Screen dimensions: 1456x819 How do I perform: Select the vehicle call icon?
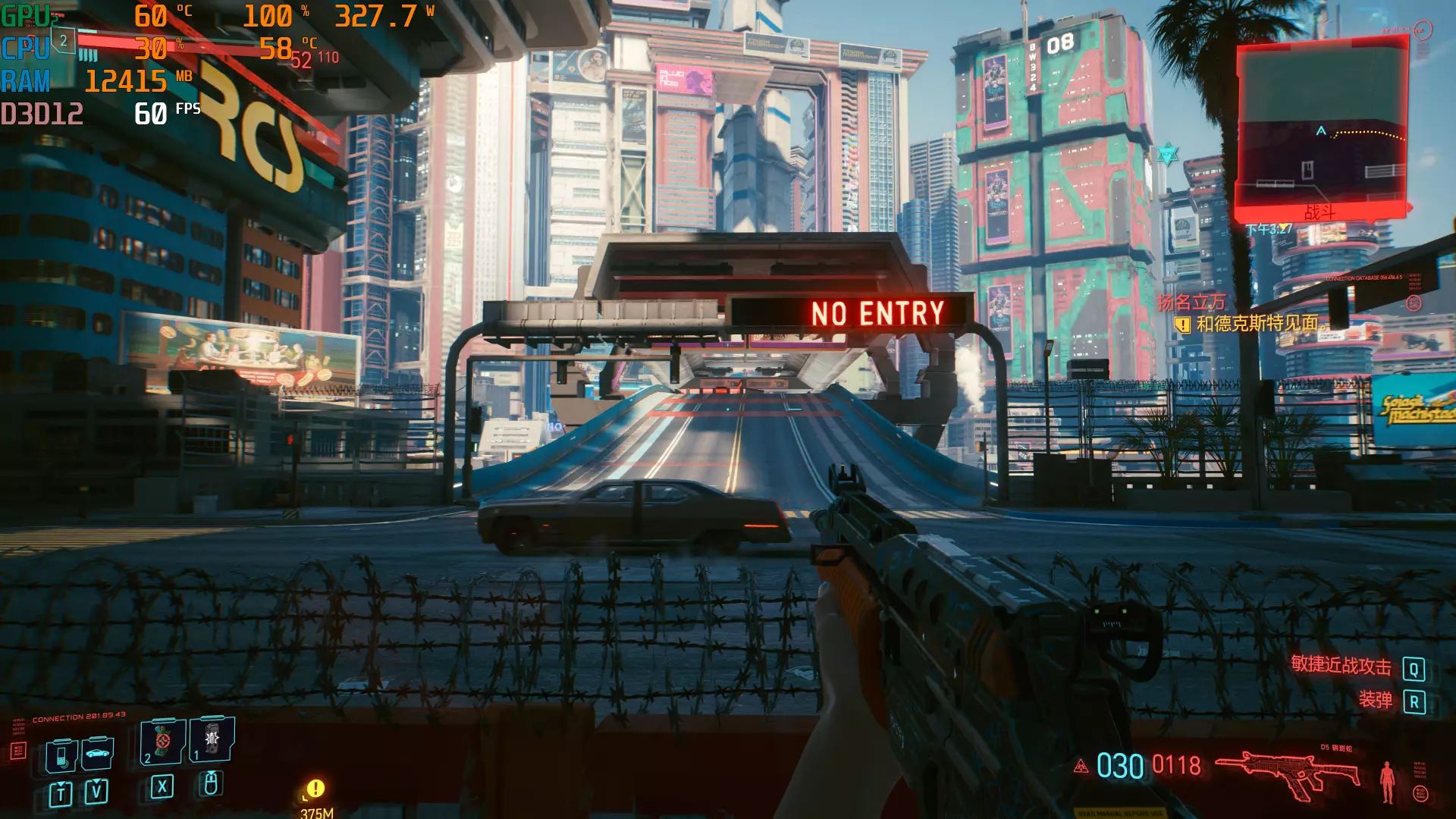[97, 754]
